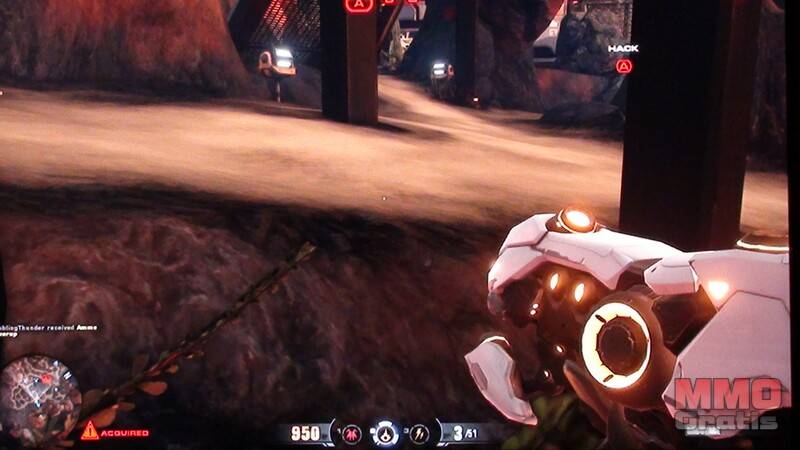Click the HACK objective marker
800x450 pixels.
(x=624, y=66)
